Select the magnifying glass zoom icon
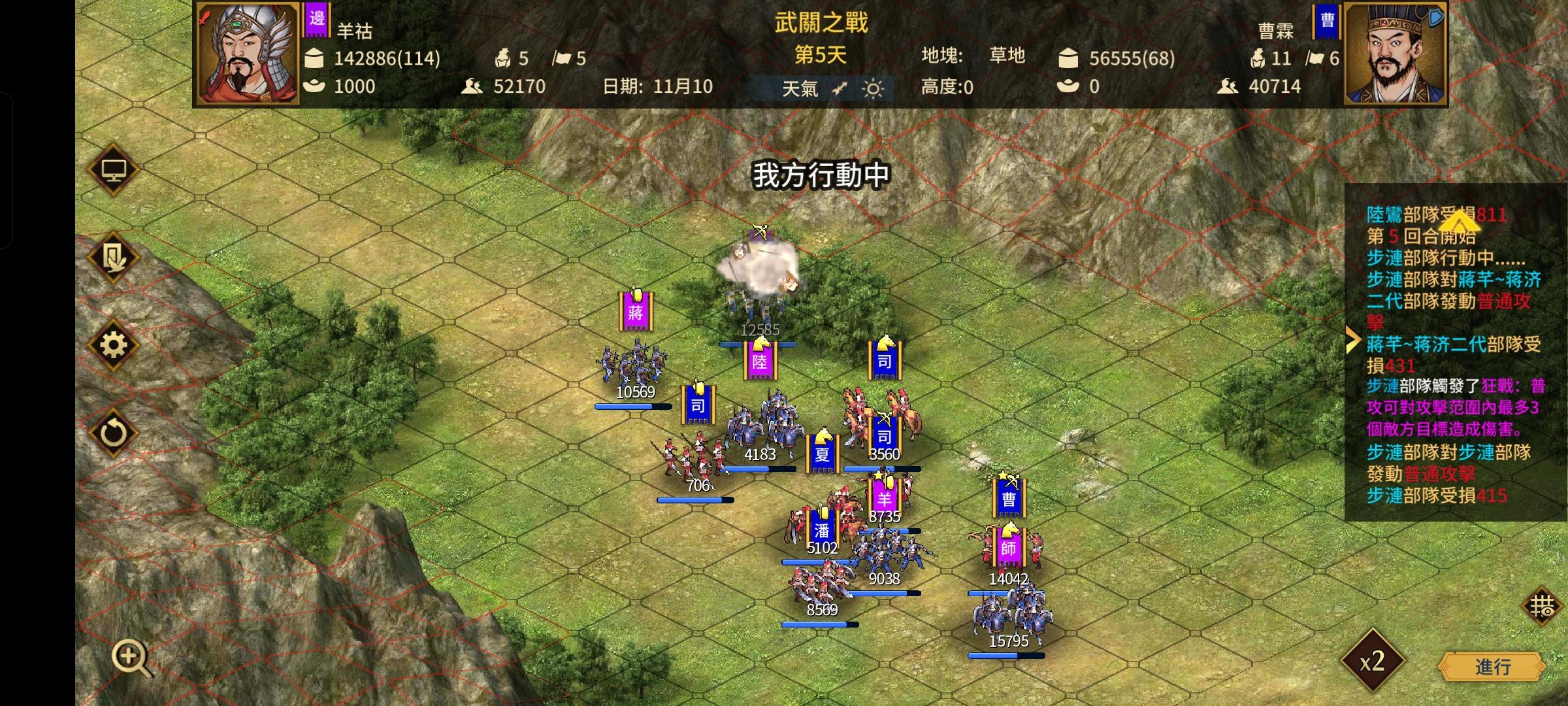The image size is (1568, 706). click(131, 656)
